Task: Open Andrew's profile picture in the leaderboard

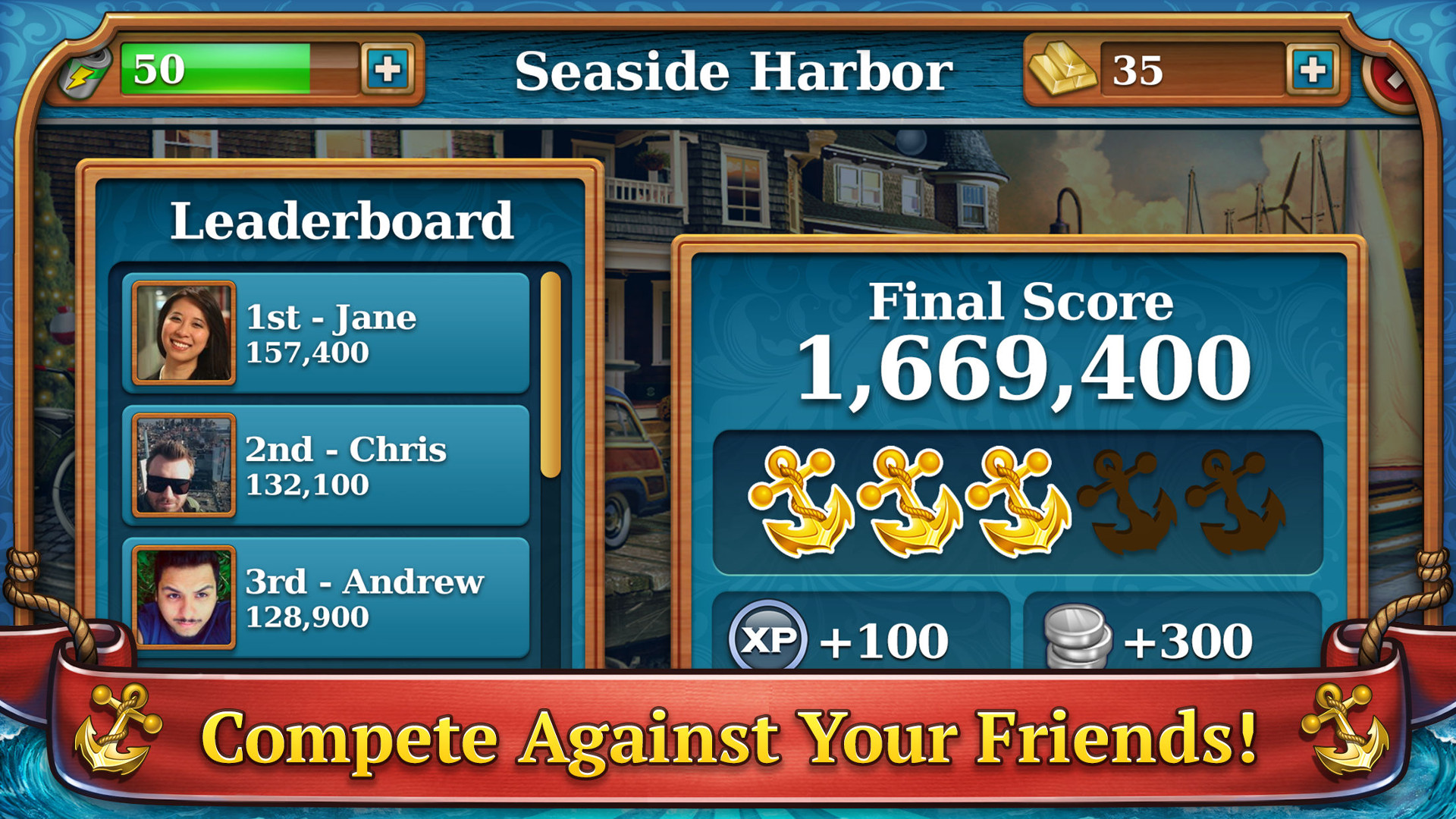Action: pyautogui.click(x=184, y=598)
